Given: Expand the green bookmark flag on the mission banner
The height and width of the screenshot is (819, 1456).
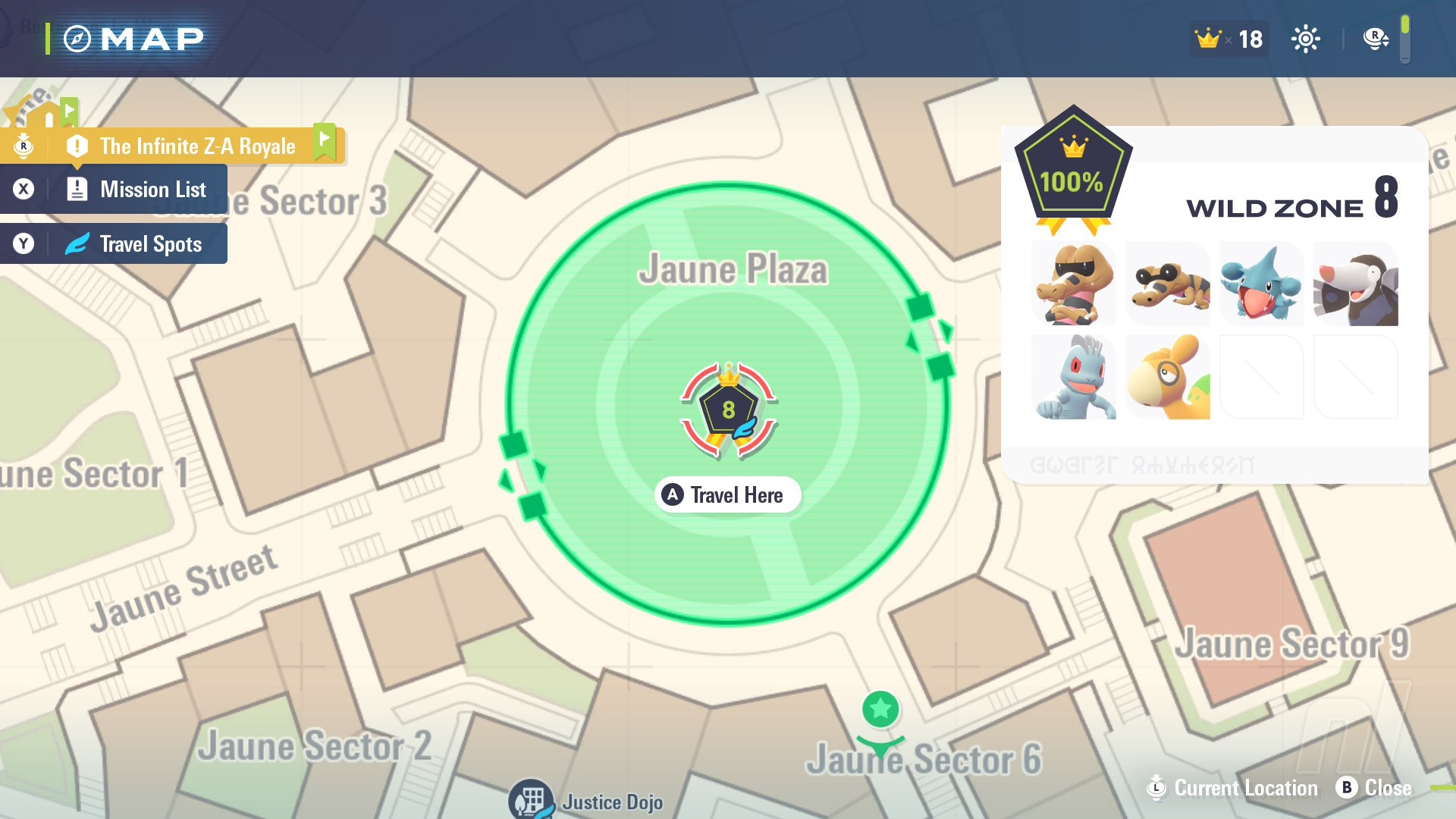Looking at the screenshot, I should (x=326, y=140).
